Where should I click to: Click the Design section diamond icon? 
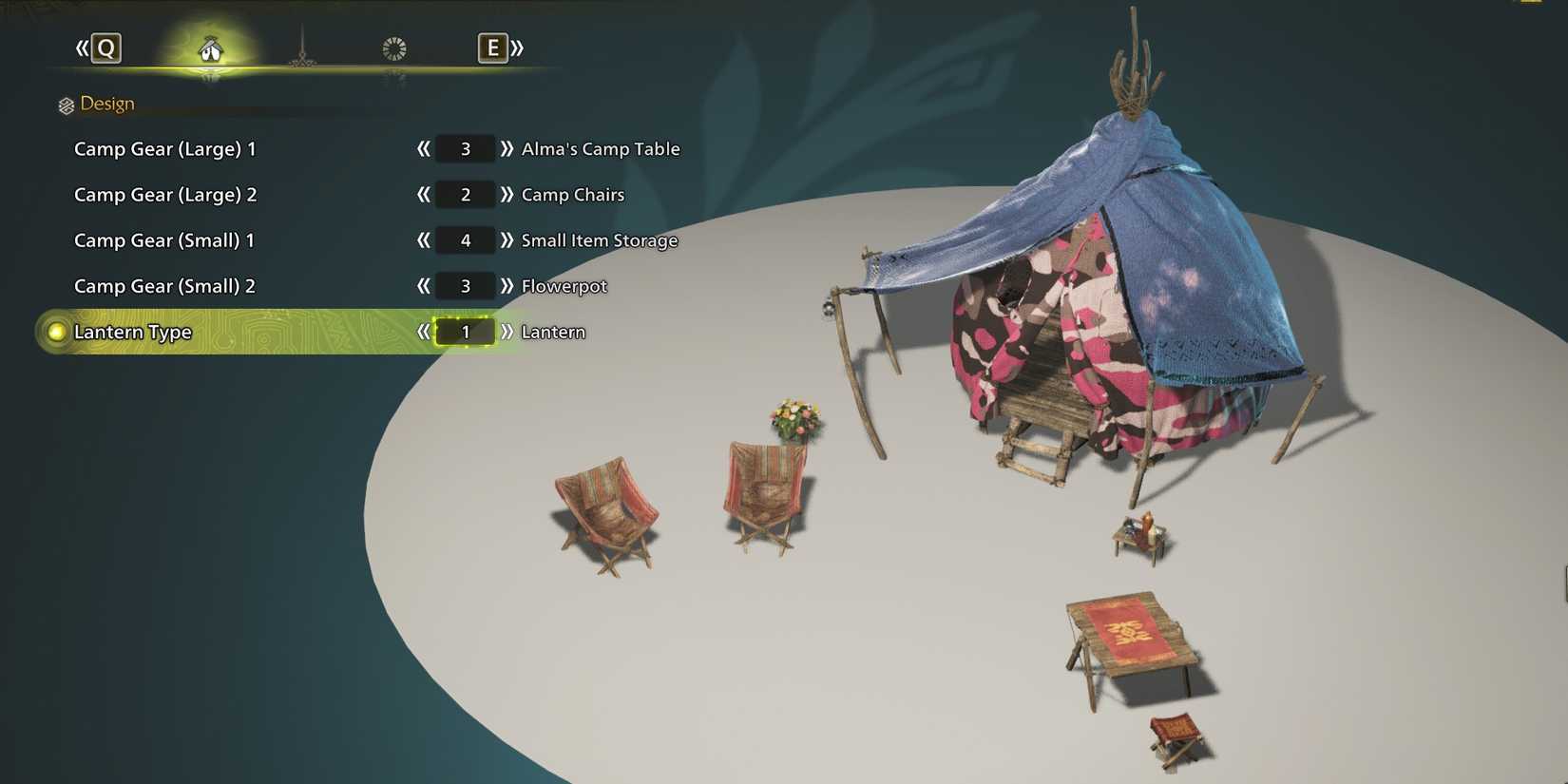[x=66, y=104]
